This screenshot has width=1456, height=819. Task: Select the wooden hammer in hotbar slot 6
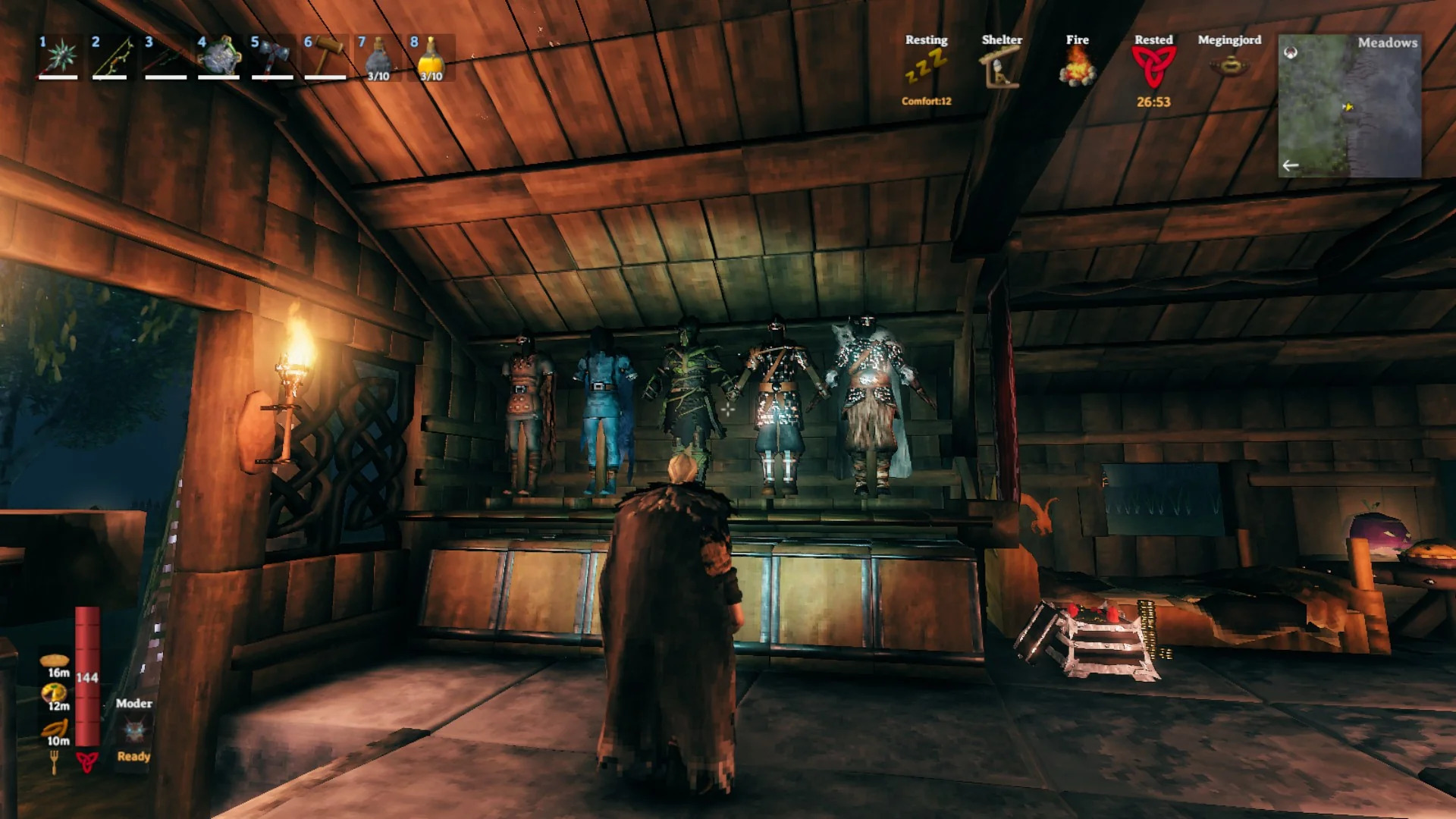click(x=325, y=57)
